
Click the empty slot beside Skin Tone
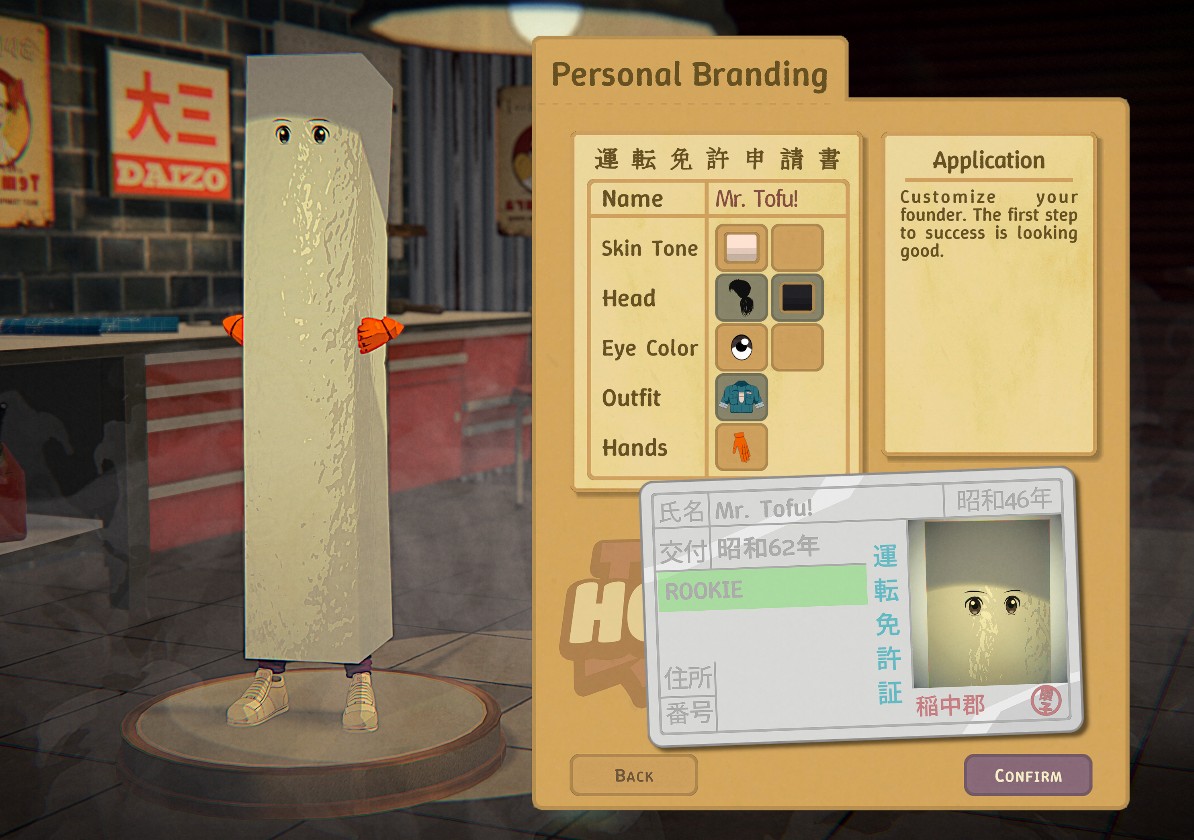point(797,248)
